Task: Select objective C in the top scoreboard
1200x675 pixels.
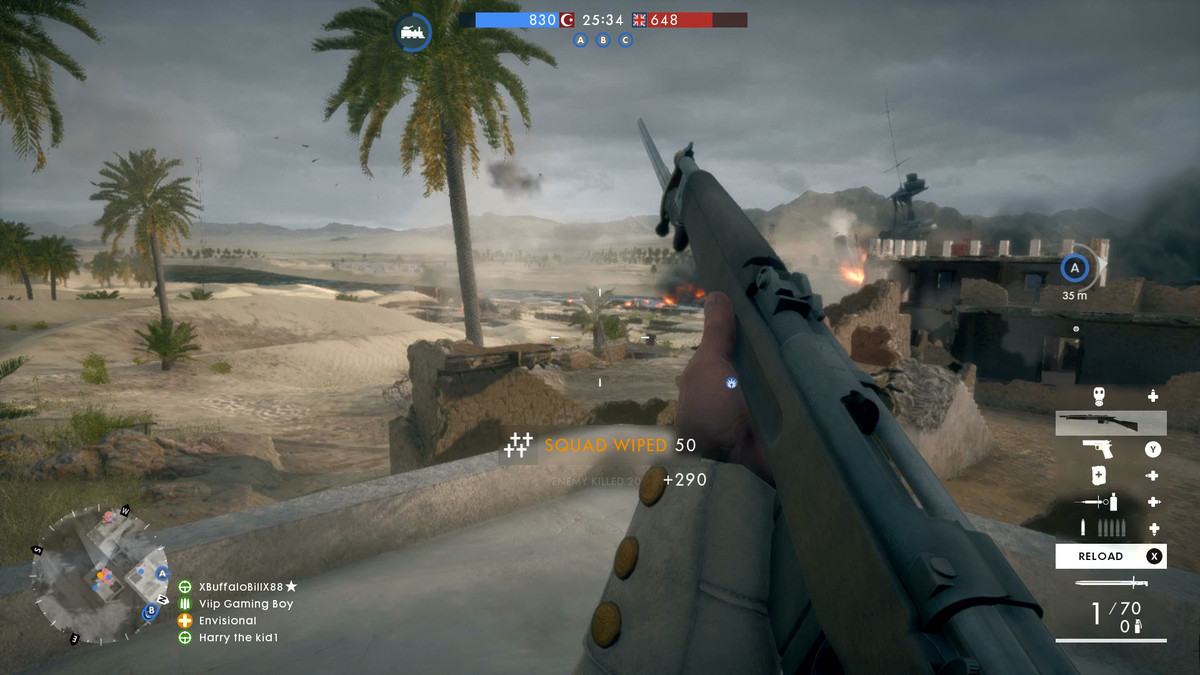Action: (x=626, y=40)
